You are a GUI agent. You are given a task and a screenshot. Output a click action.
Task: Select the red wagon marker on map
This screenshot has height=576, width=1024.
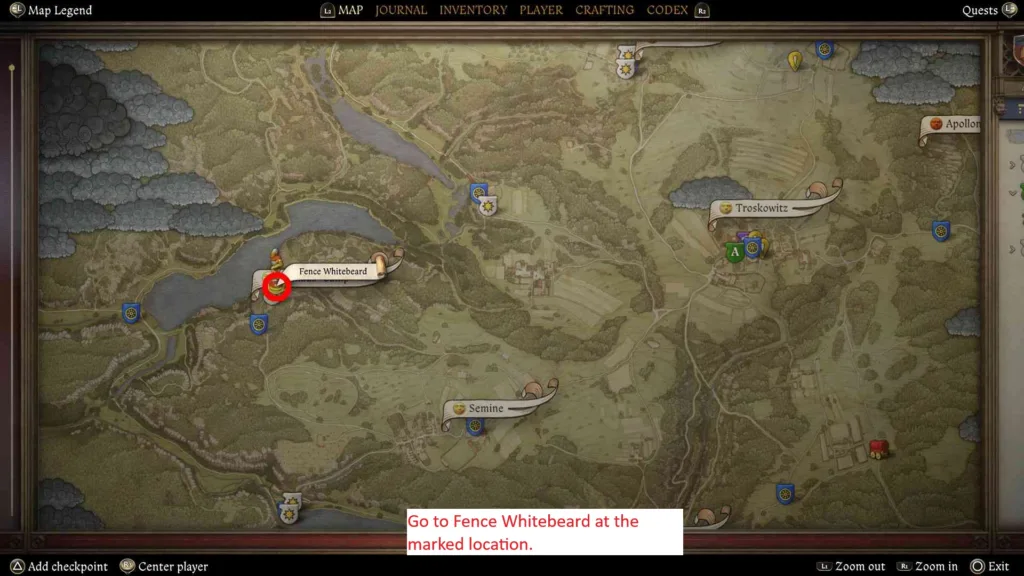coord(879,448)
